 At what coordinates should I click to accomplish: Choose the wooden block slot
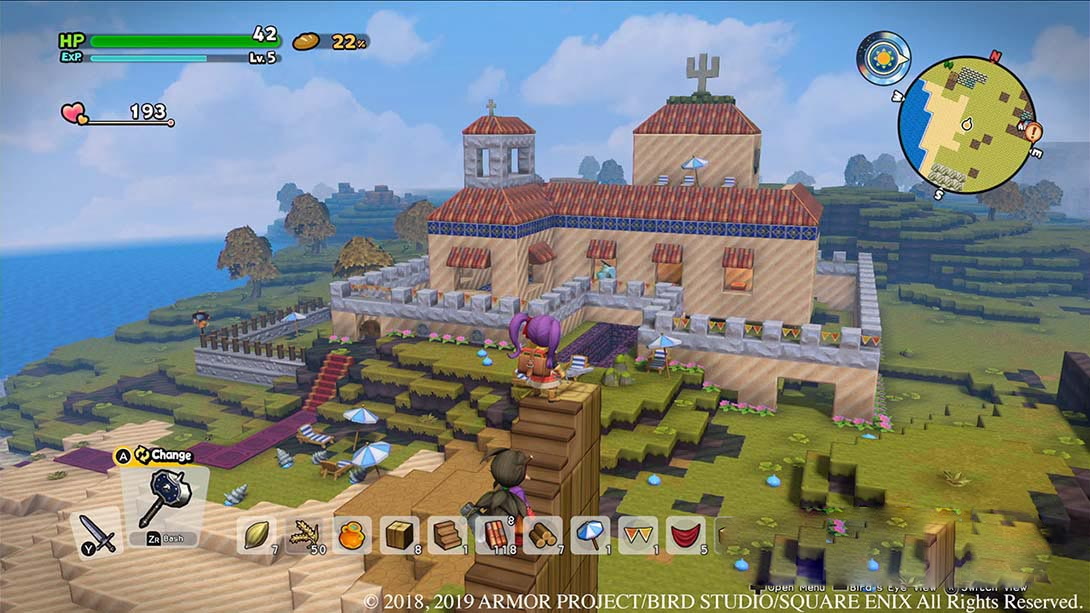pos(400,535)
